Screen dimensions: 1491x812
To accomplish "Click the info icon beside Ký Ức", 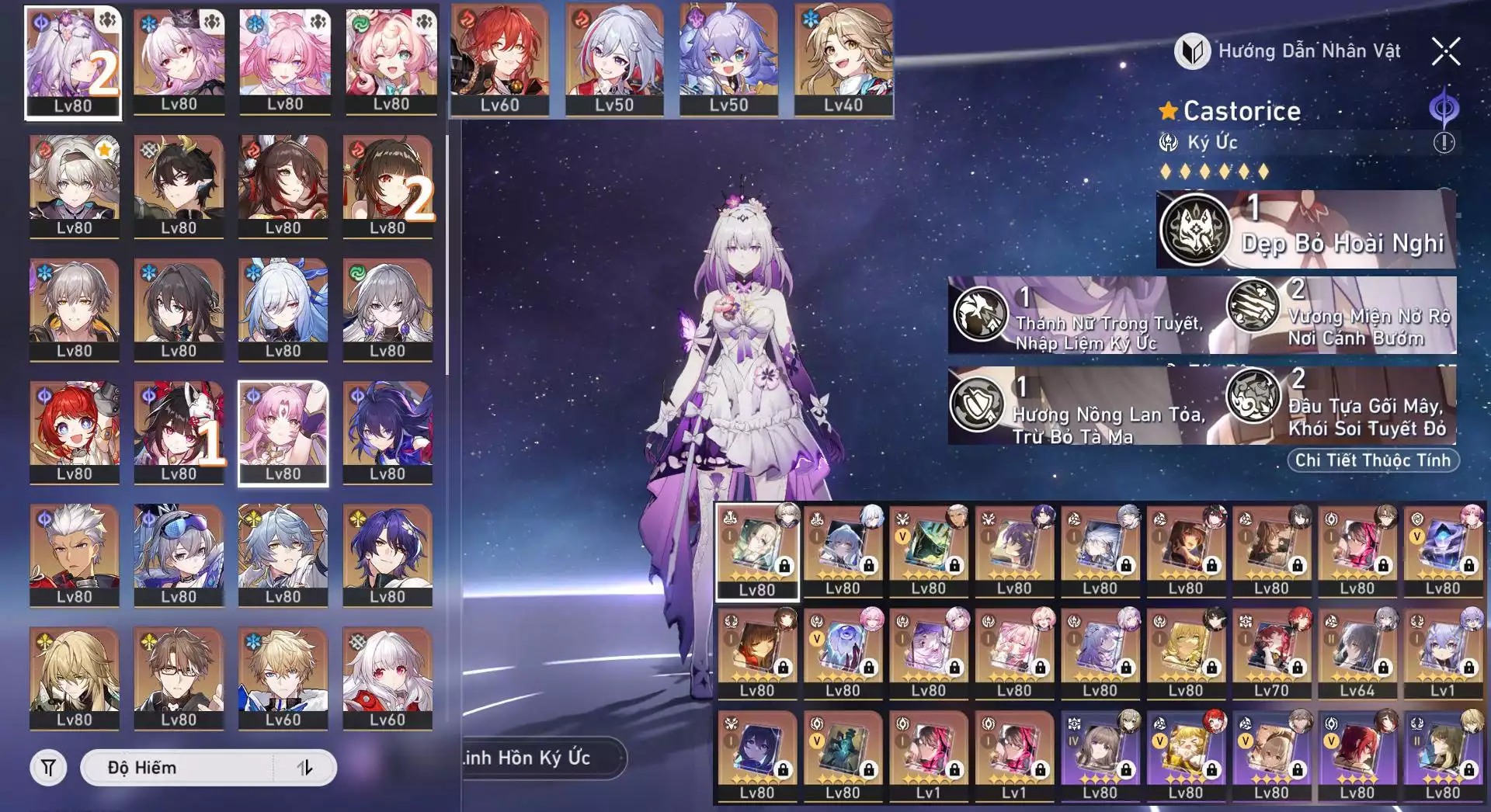I will point(1444,143).
